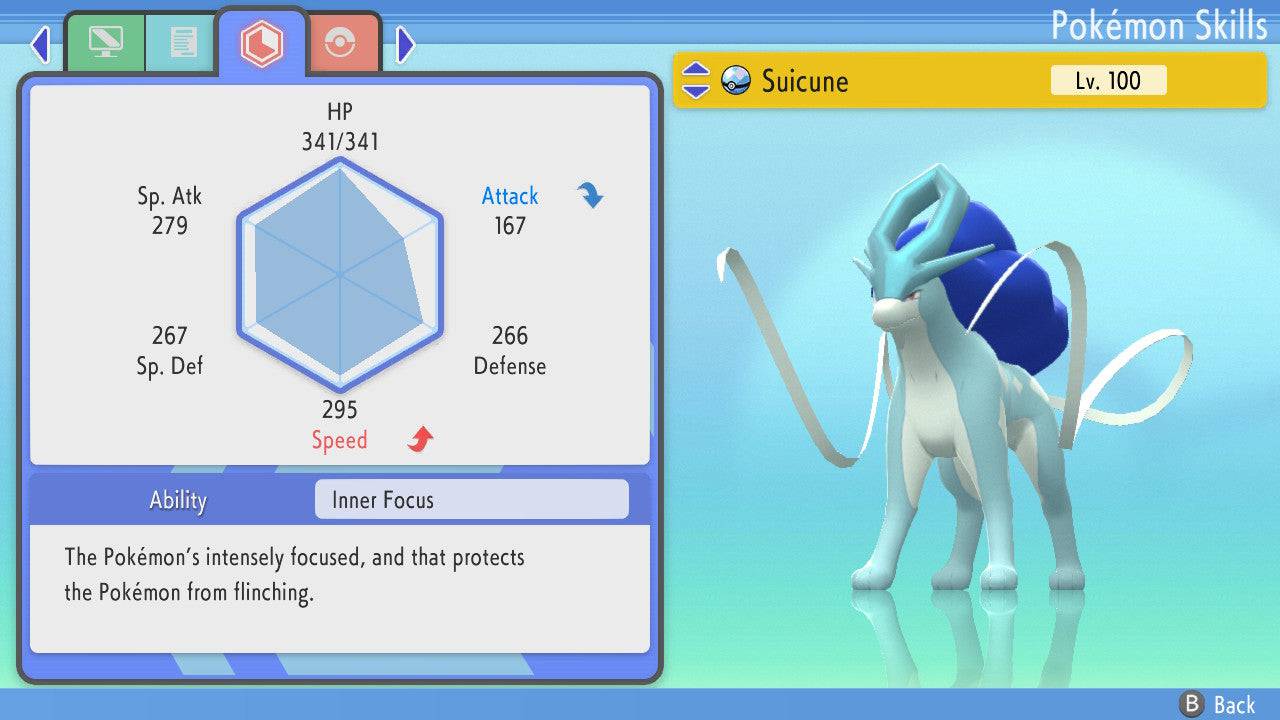The height and width of the screenshot is (720, 1280).
Task: Select the hexagon skills tab
Action: pyautogui.click(x=262, y=43)
